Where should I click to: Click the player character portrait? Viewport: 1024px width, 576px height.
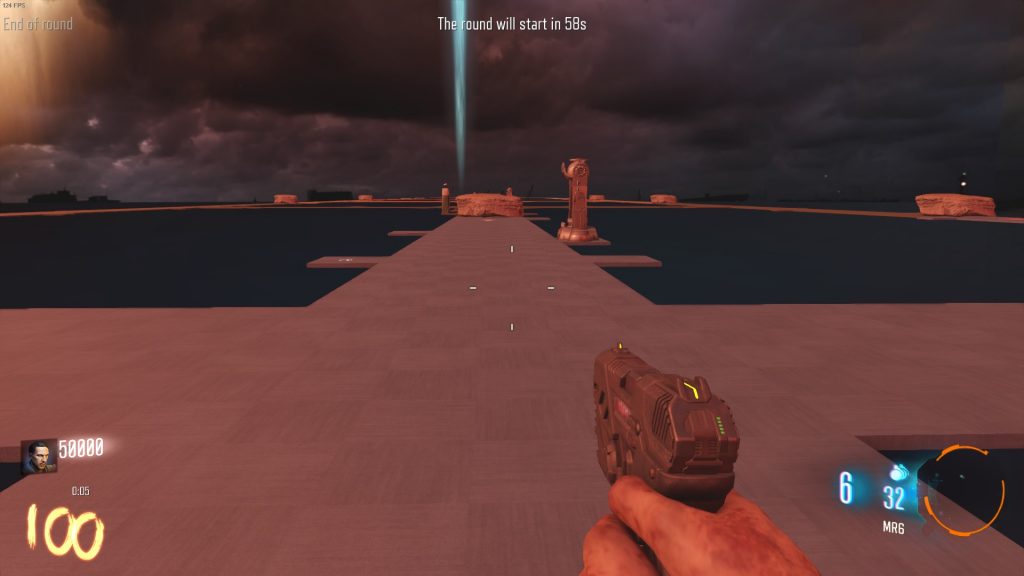pyautogui.click(x=39, y=456)
